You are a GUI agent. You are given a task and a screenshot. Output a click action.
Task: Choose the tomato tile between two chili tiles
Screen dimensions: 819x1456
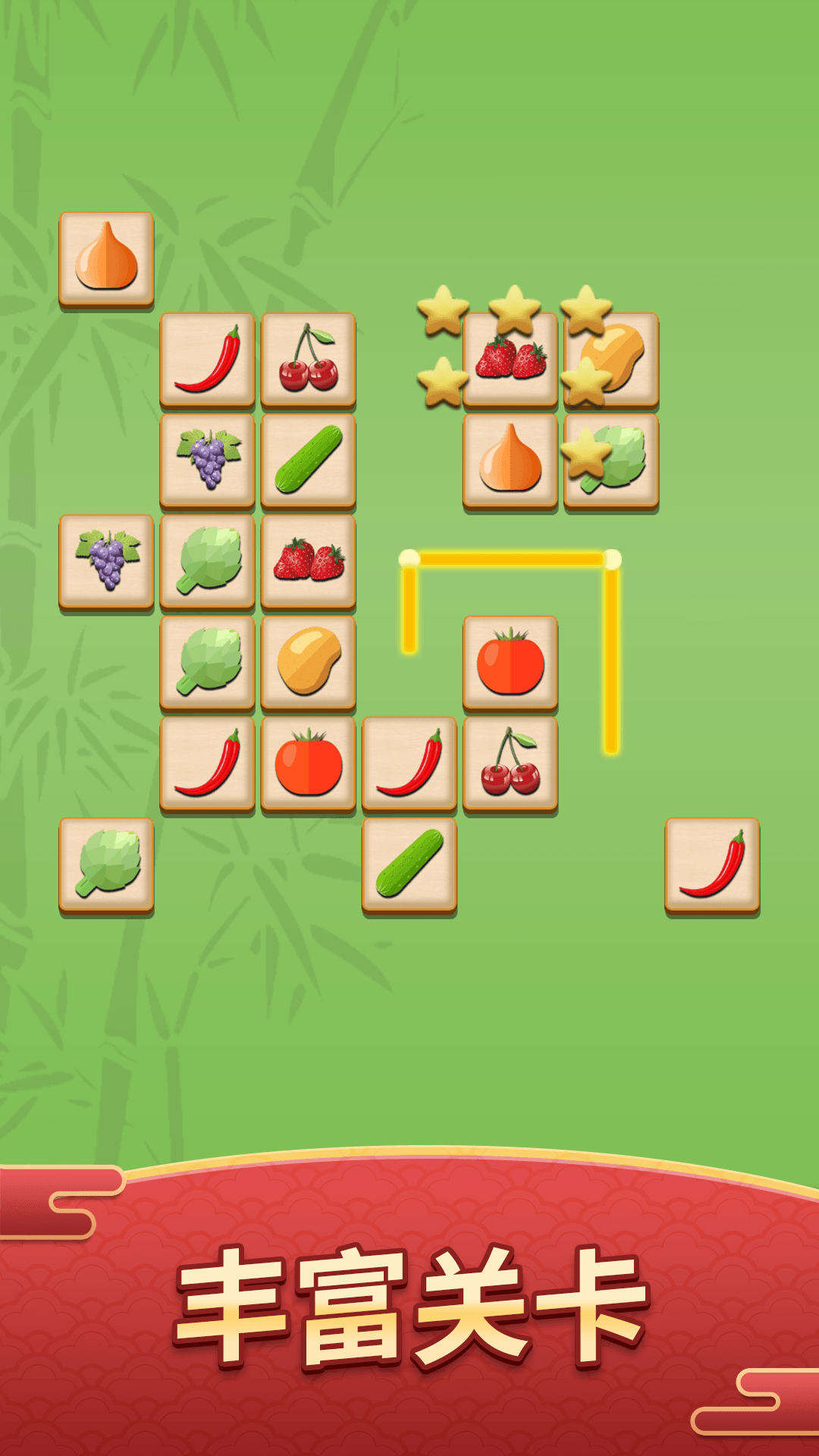point(309,764)
